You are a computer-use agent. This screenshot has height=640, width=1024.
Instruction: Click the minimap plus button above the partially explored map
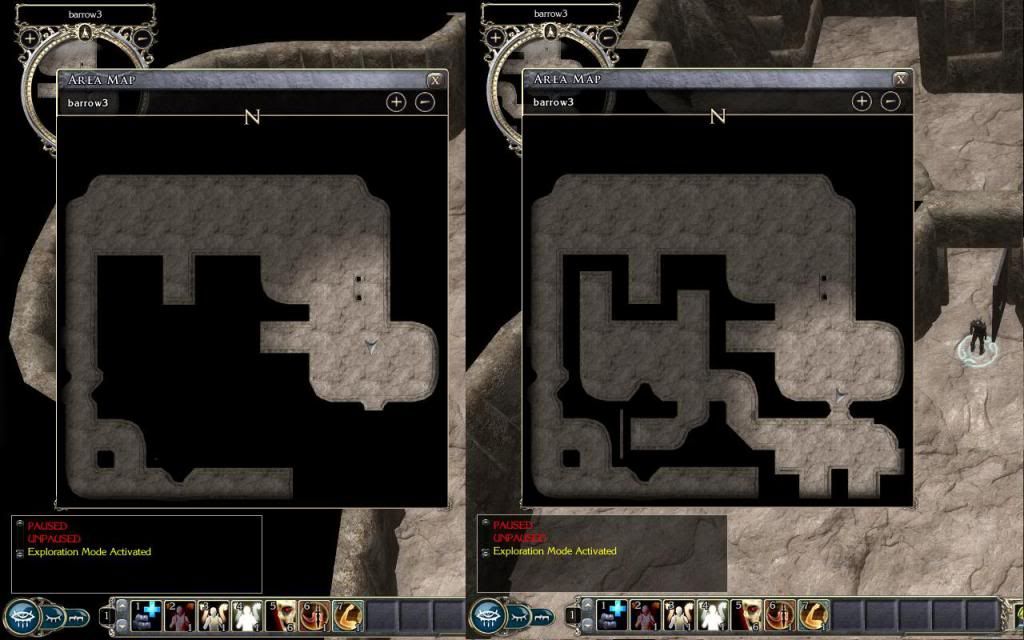[31, 38]
